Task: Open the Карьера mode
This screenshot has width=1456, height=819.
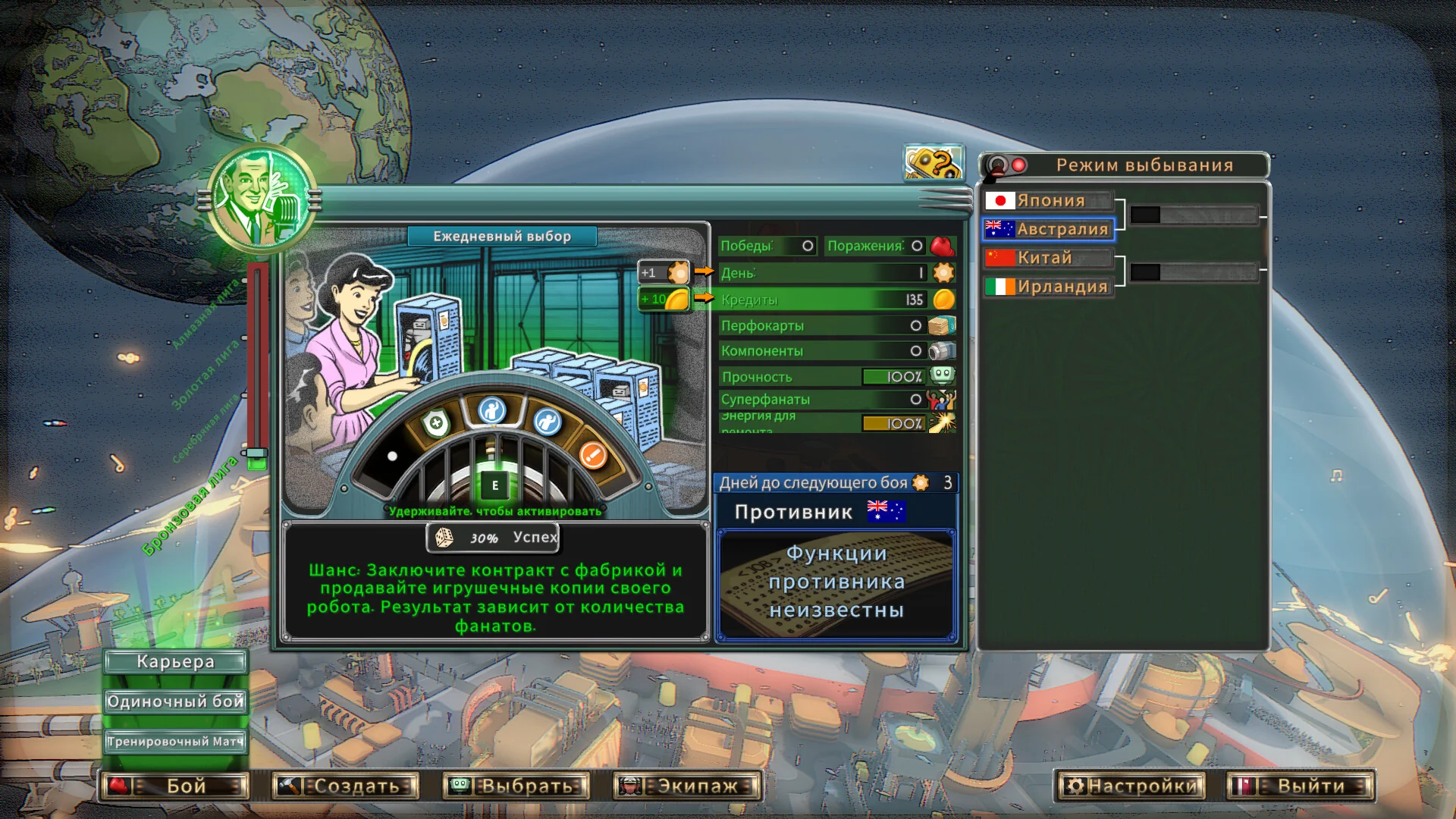Action: pos(175,662)
